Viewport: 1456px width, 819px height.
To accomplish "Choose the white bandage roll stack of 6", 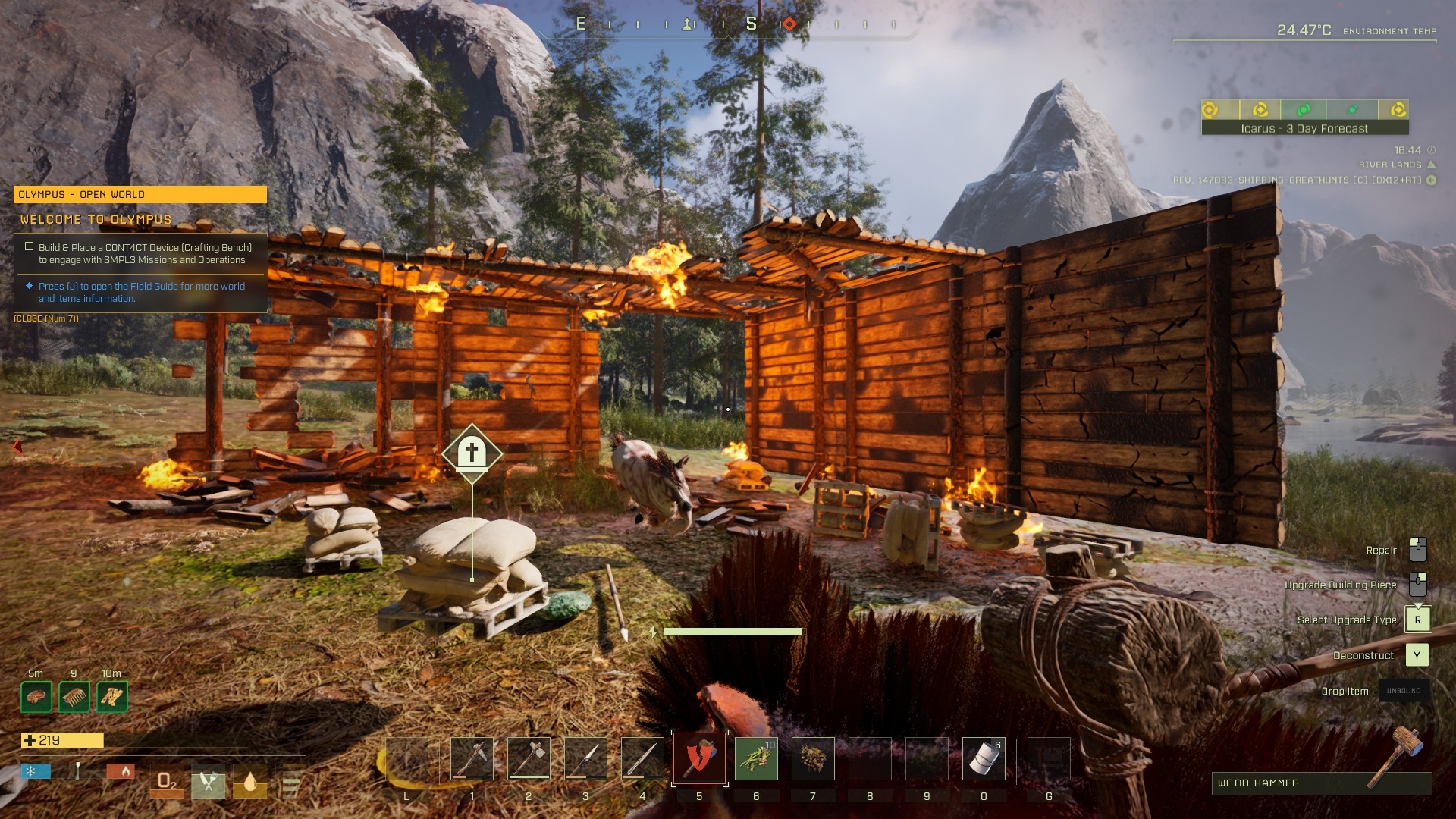I will pyautogui.click(x=984, y=758).
